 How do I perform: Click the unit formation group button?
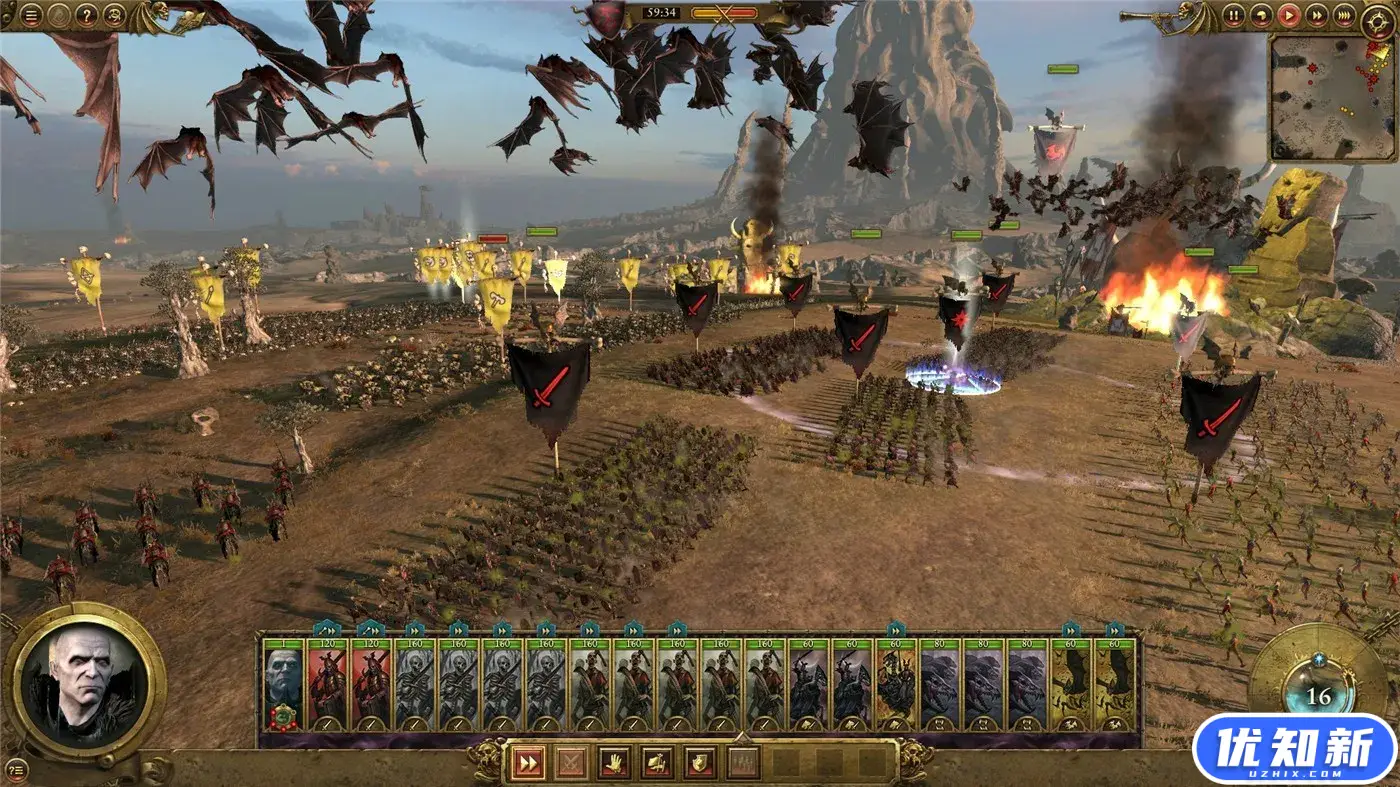pyautogui.click(x=743, y=763)
